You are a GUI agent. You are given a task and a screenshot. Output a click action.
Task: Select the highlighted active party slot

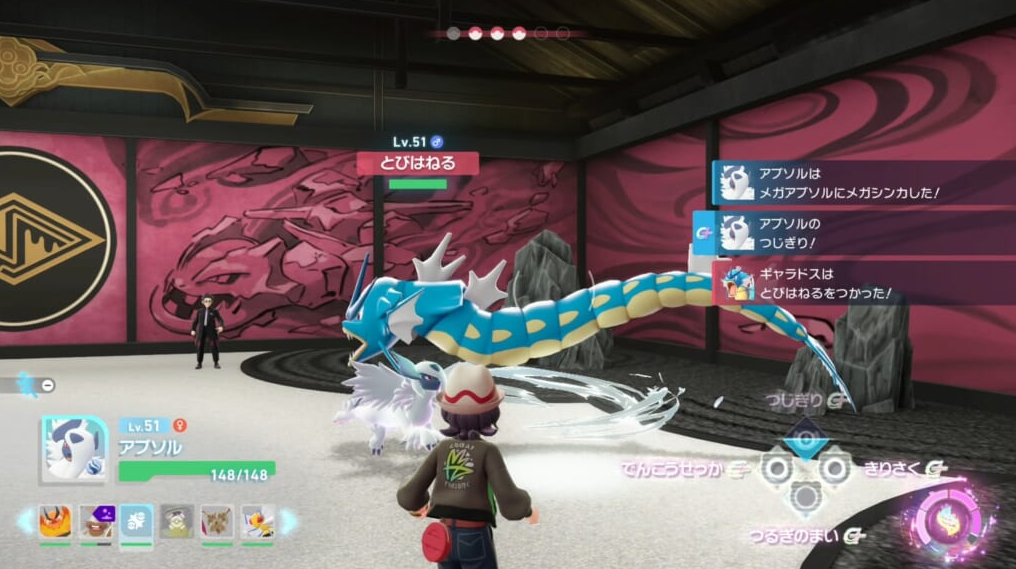(136, 522)
